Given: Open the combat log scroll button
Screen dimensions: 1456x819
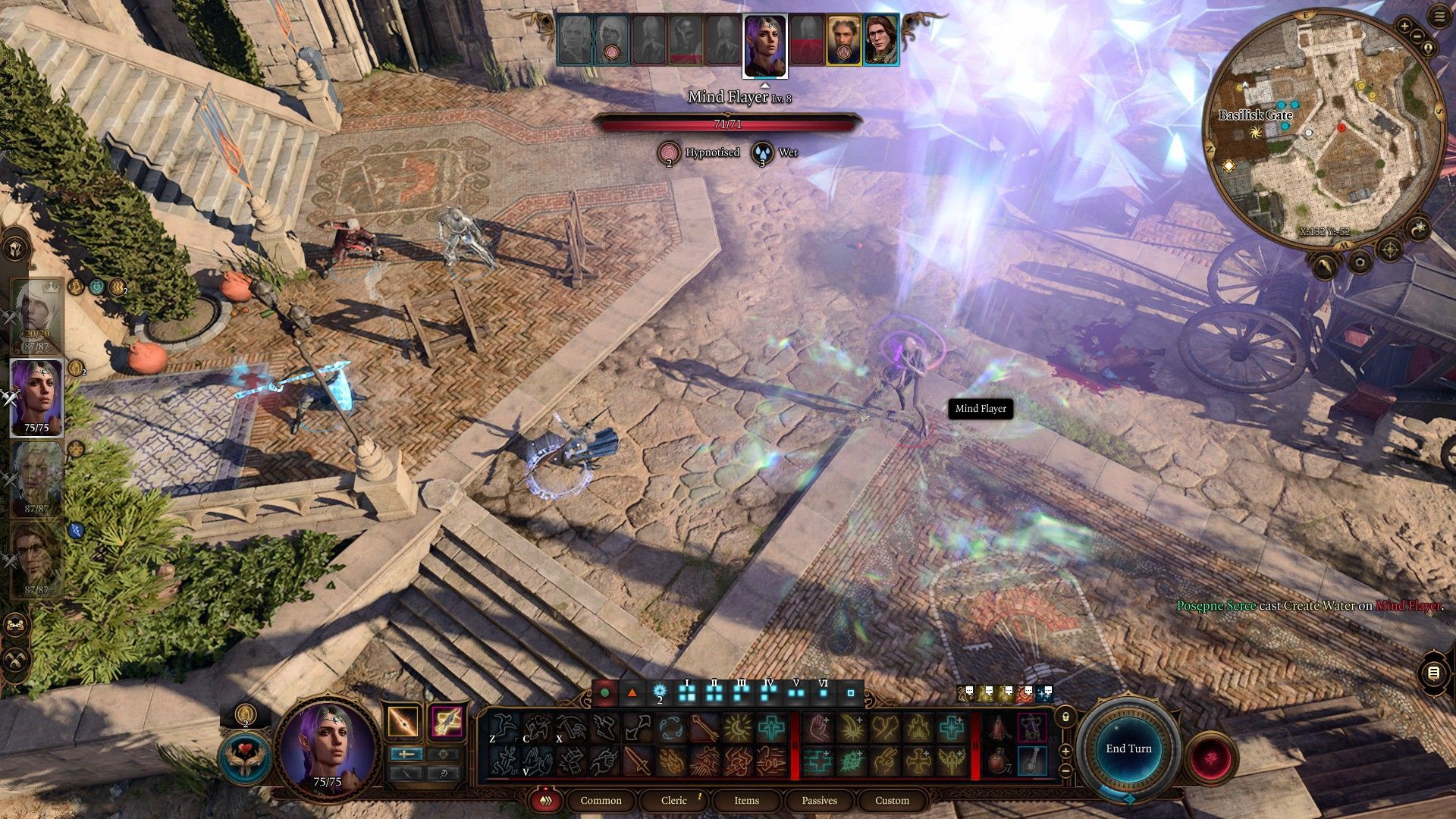Looking at the screenshot, I should point(1432,673).
